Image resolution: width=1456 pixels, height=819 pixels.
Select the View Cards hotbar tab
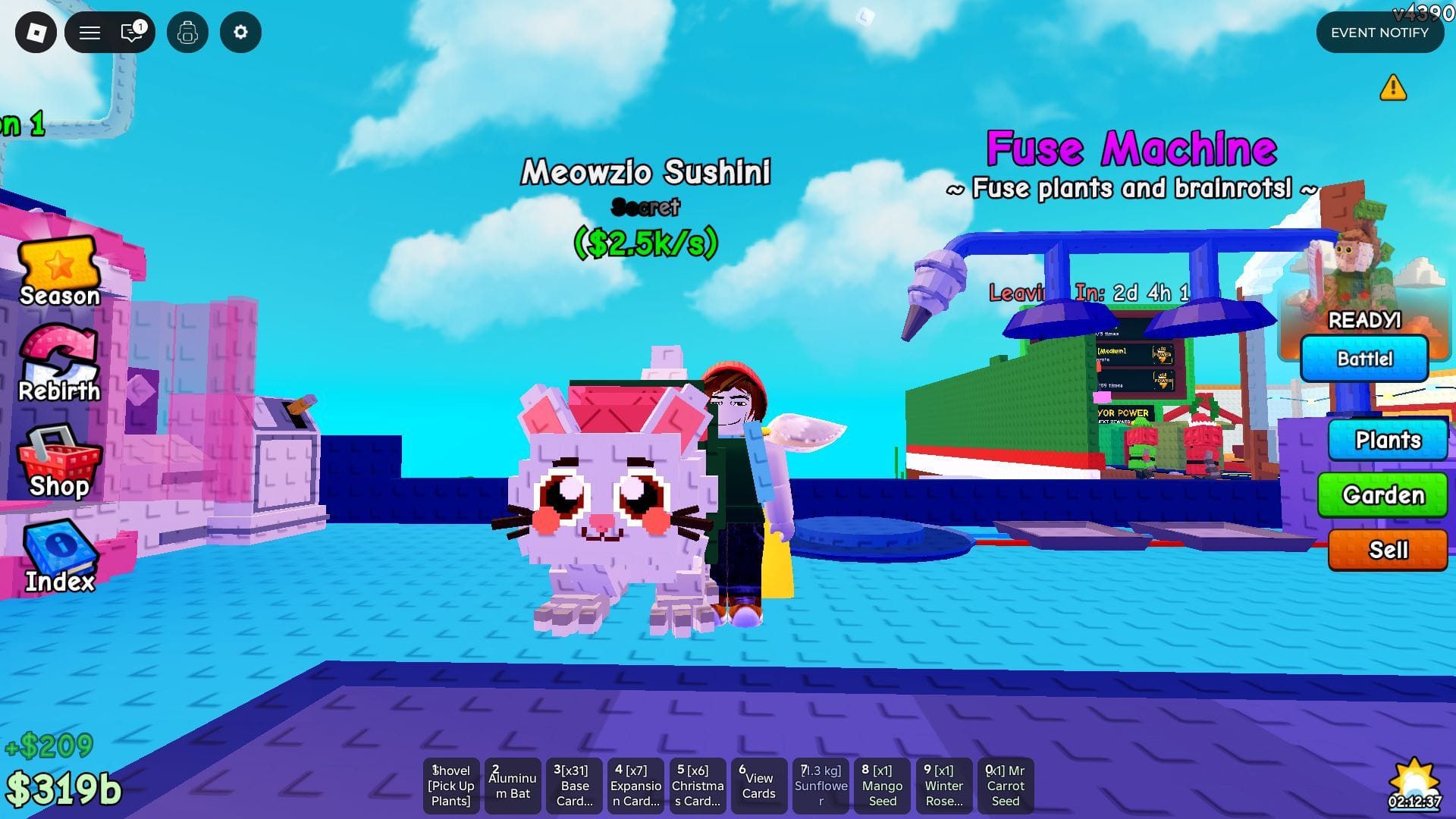point(758,786)
